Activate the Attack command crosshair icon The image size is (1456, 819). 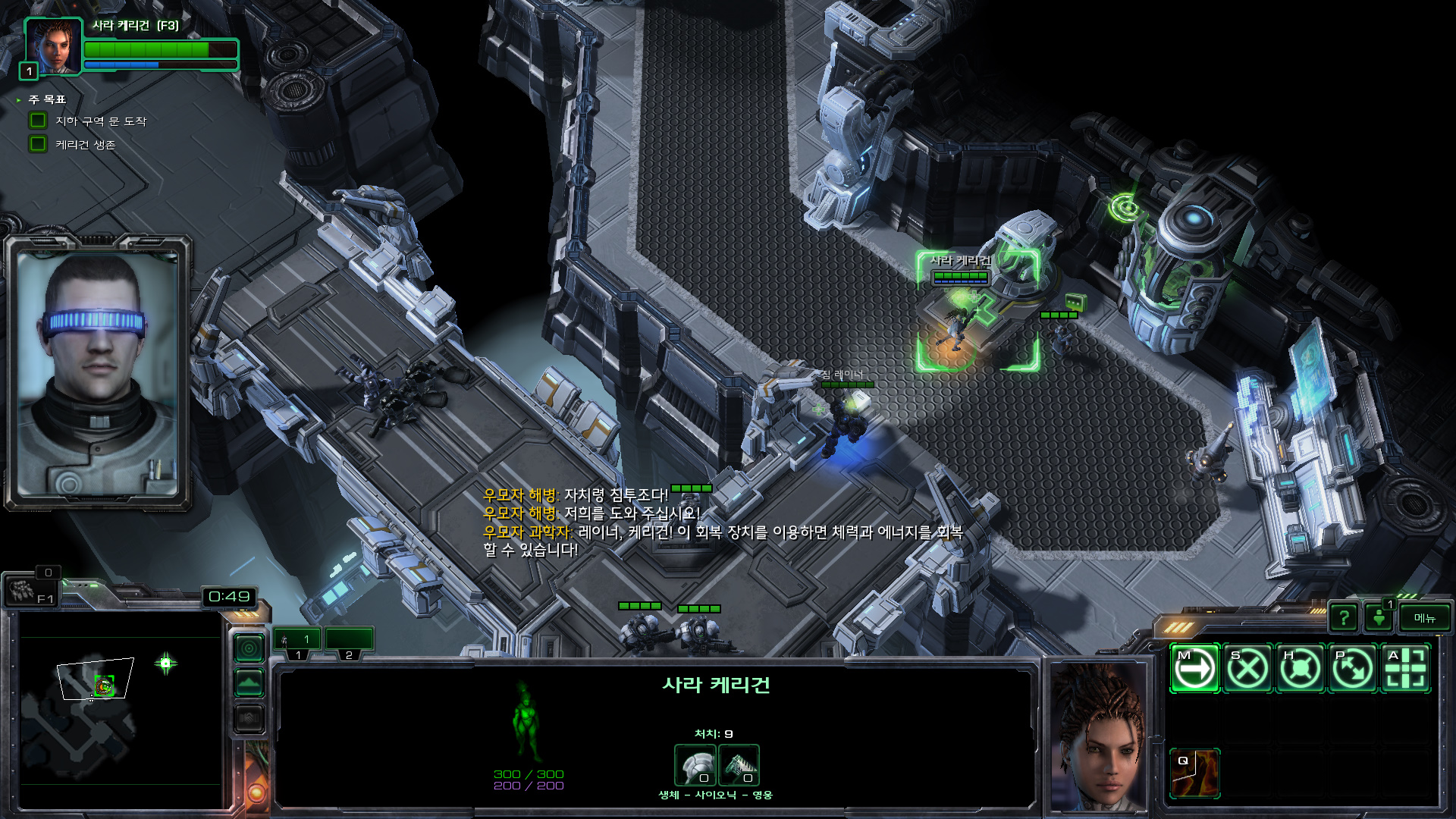tap(1406, 669)
